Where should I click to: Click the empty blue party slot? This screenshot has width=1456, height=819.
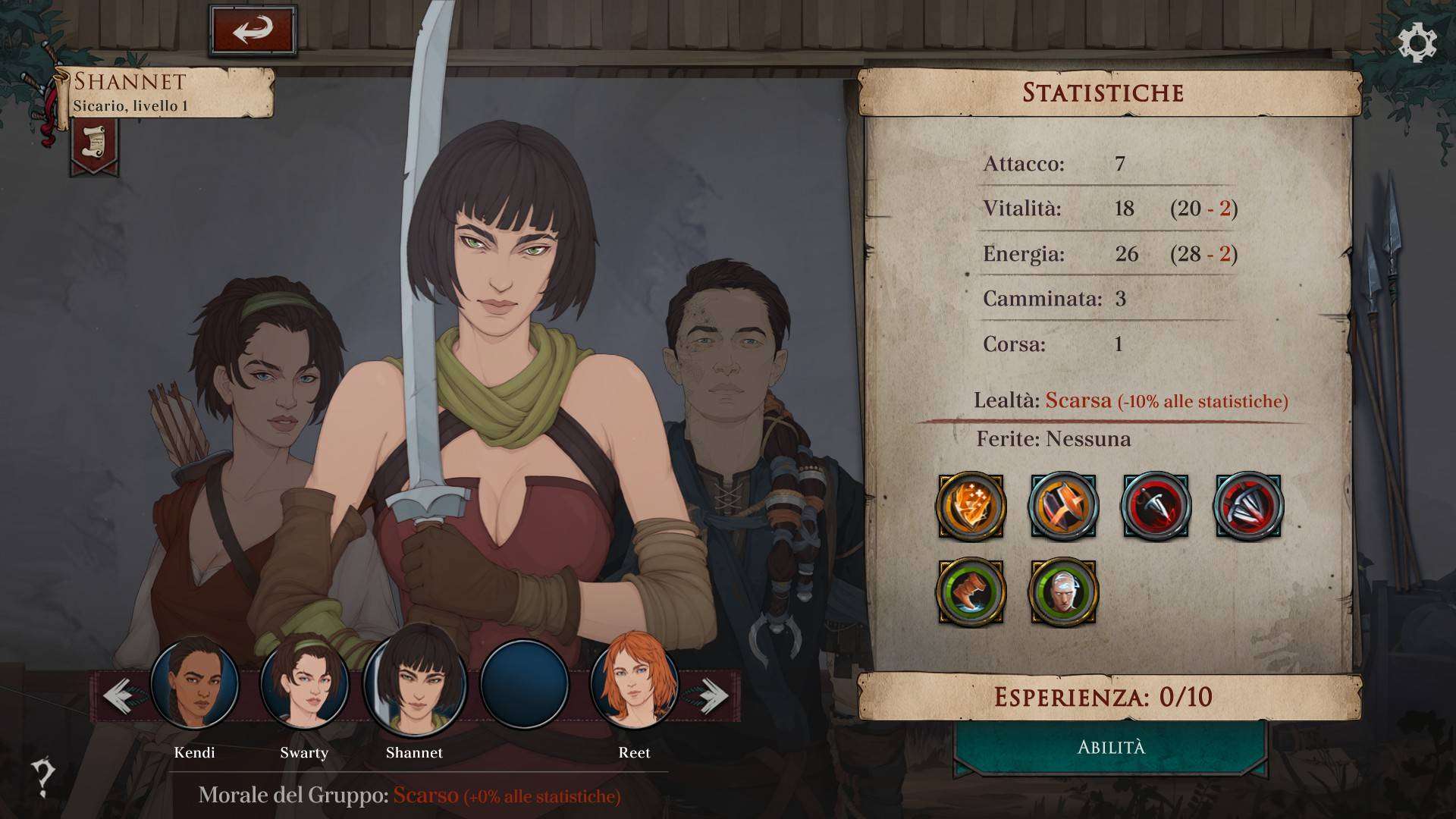(525, 684)
